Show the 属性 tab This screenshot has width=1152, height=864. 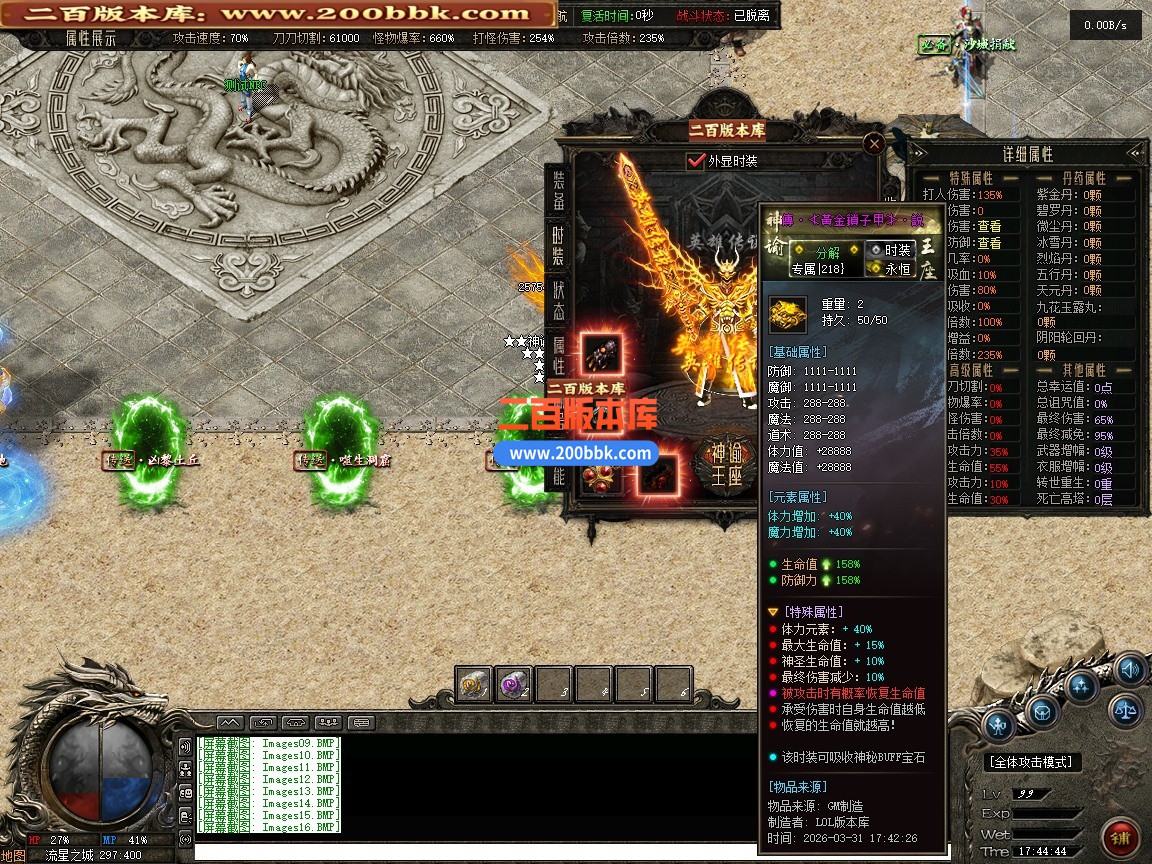click(x=559, y=353)
